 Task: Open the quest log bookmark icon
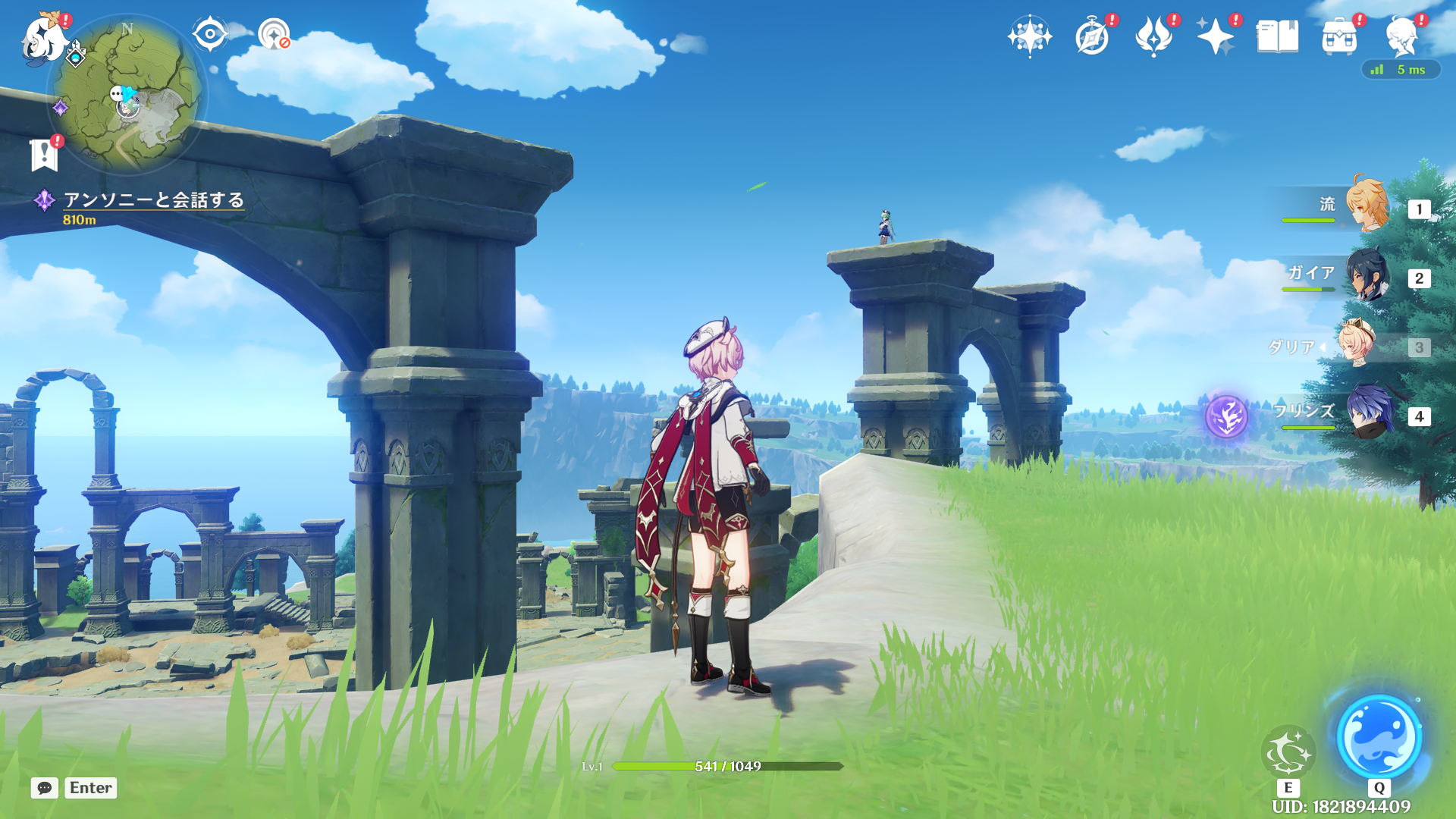click(x=45, y=154)
